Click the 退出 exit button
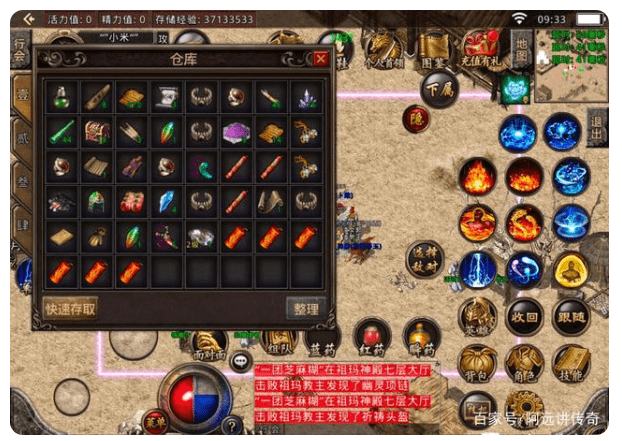 pos(597,130)
